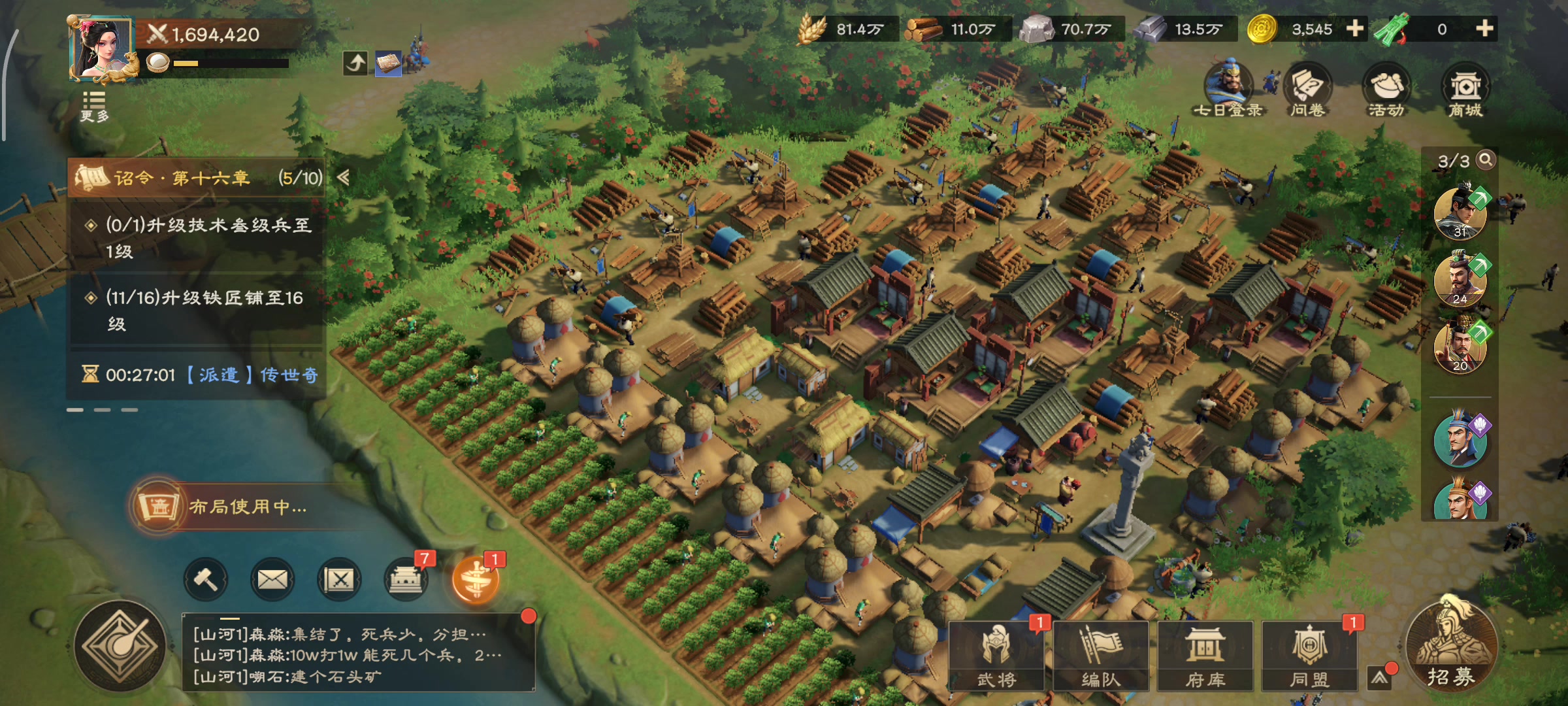1568x706 pixels.
Task: Open the 更多 (more) menu
Action: [94, 107]
